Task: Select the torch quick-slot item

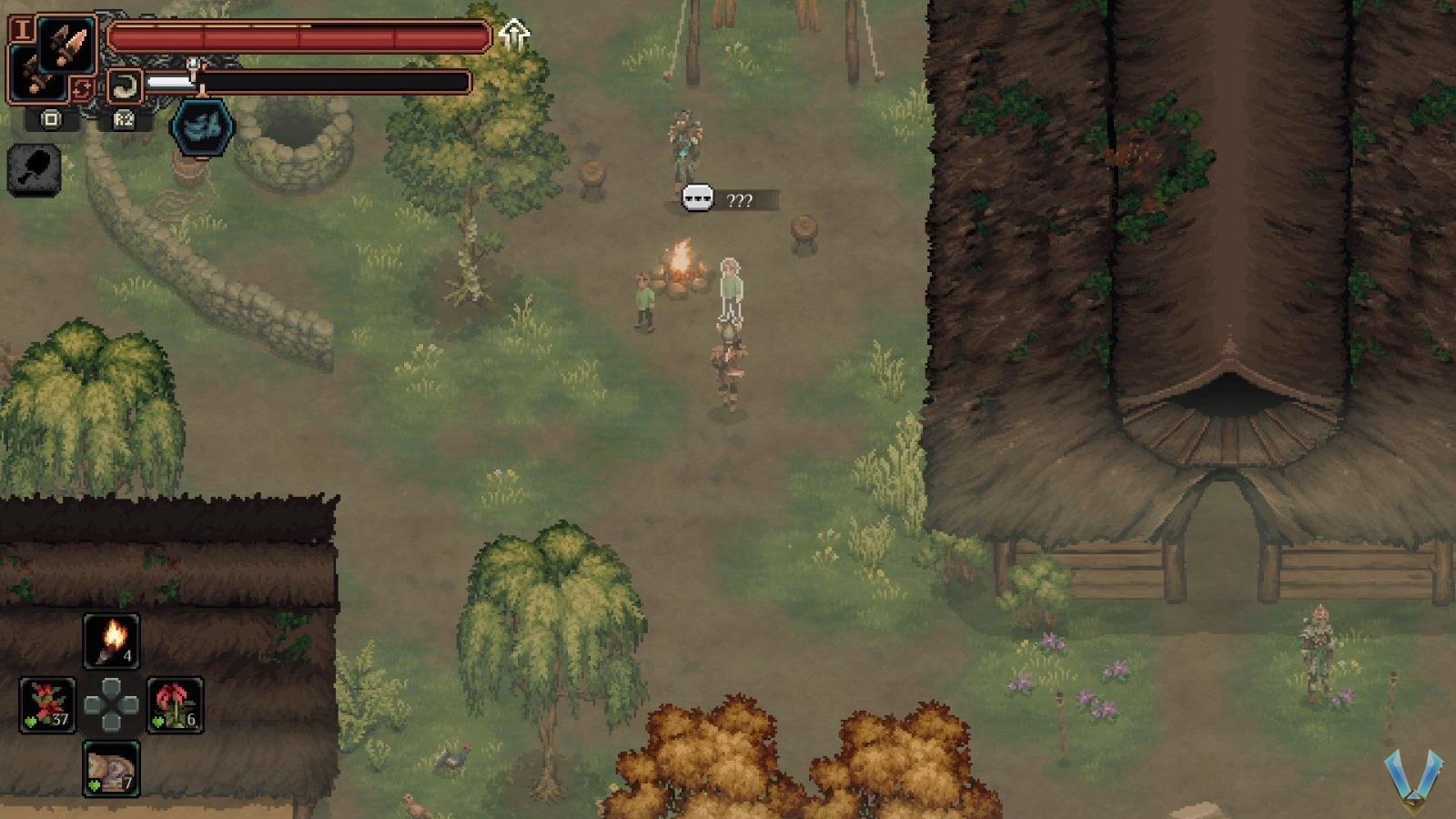Action: point(111,641)
